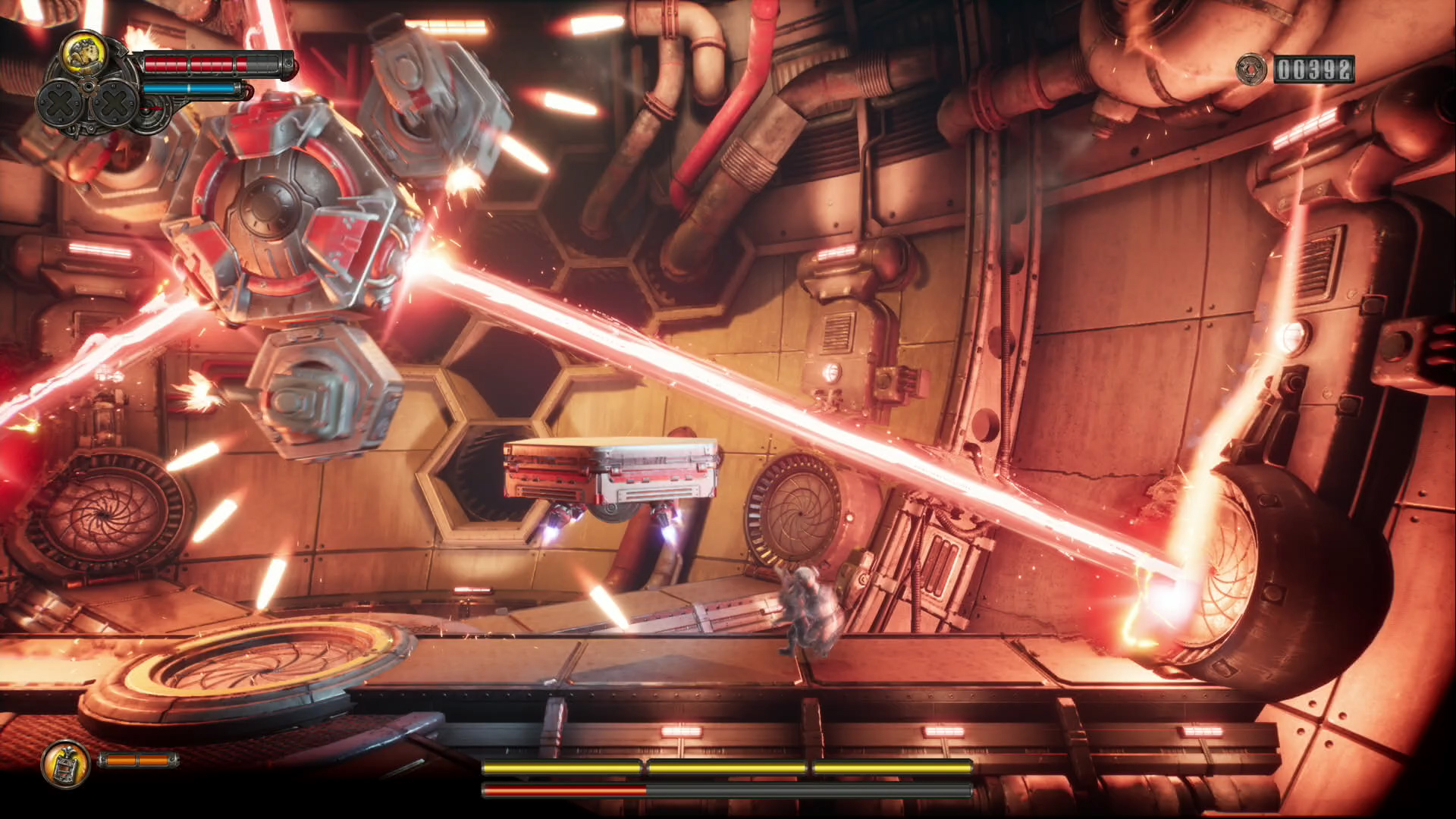Click the hex-nut coin currency icon
1456x819 pixels.
pyautogui.click(x=1250, y=70)
